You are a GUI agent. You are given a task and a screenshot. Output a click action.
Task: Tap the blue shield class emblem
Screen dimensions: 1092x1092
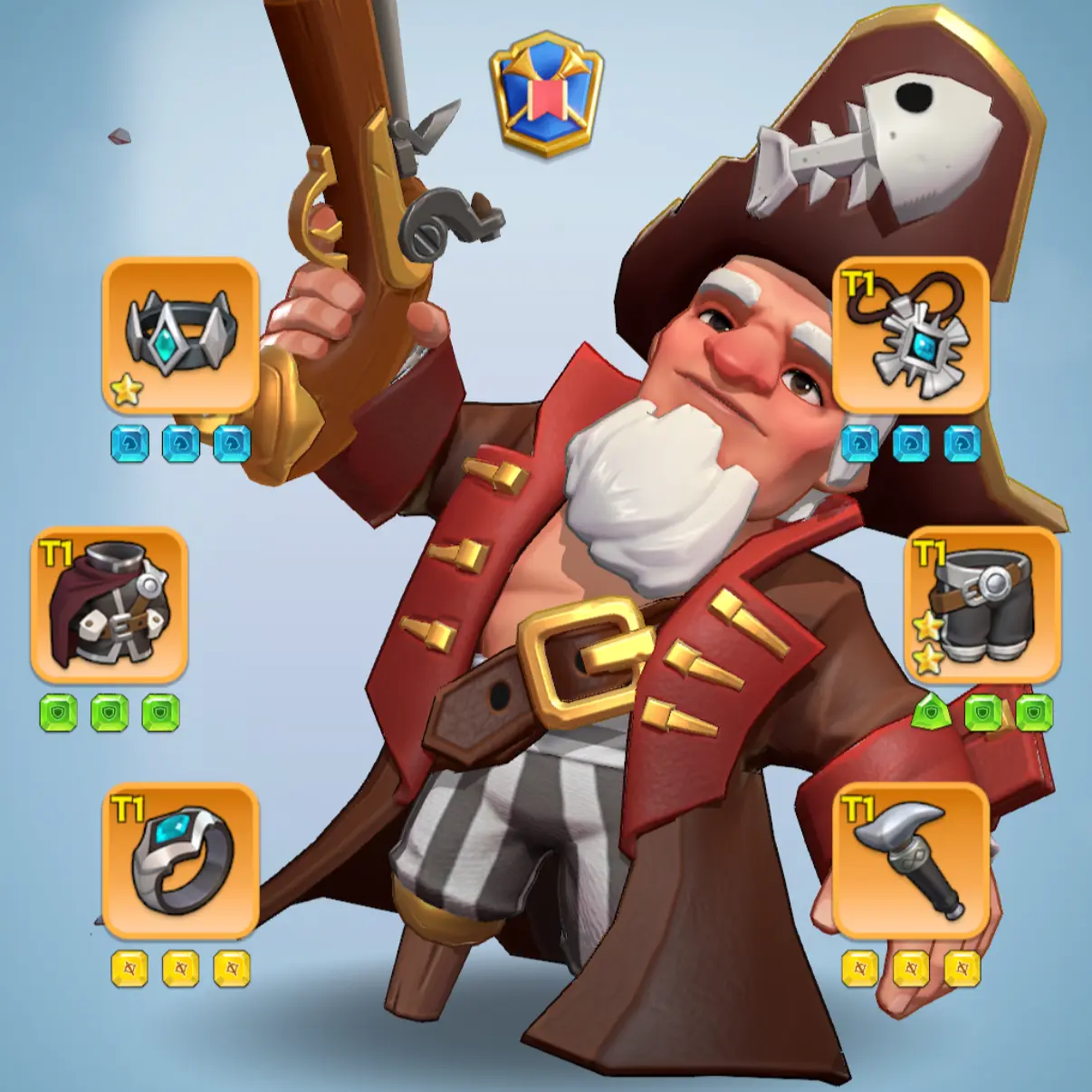546,92
